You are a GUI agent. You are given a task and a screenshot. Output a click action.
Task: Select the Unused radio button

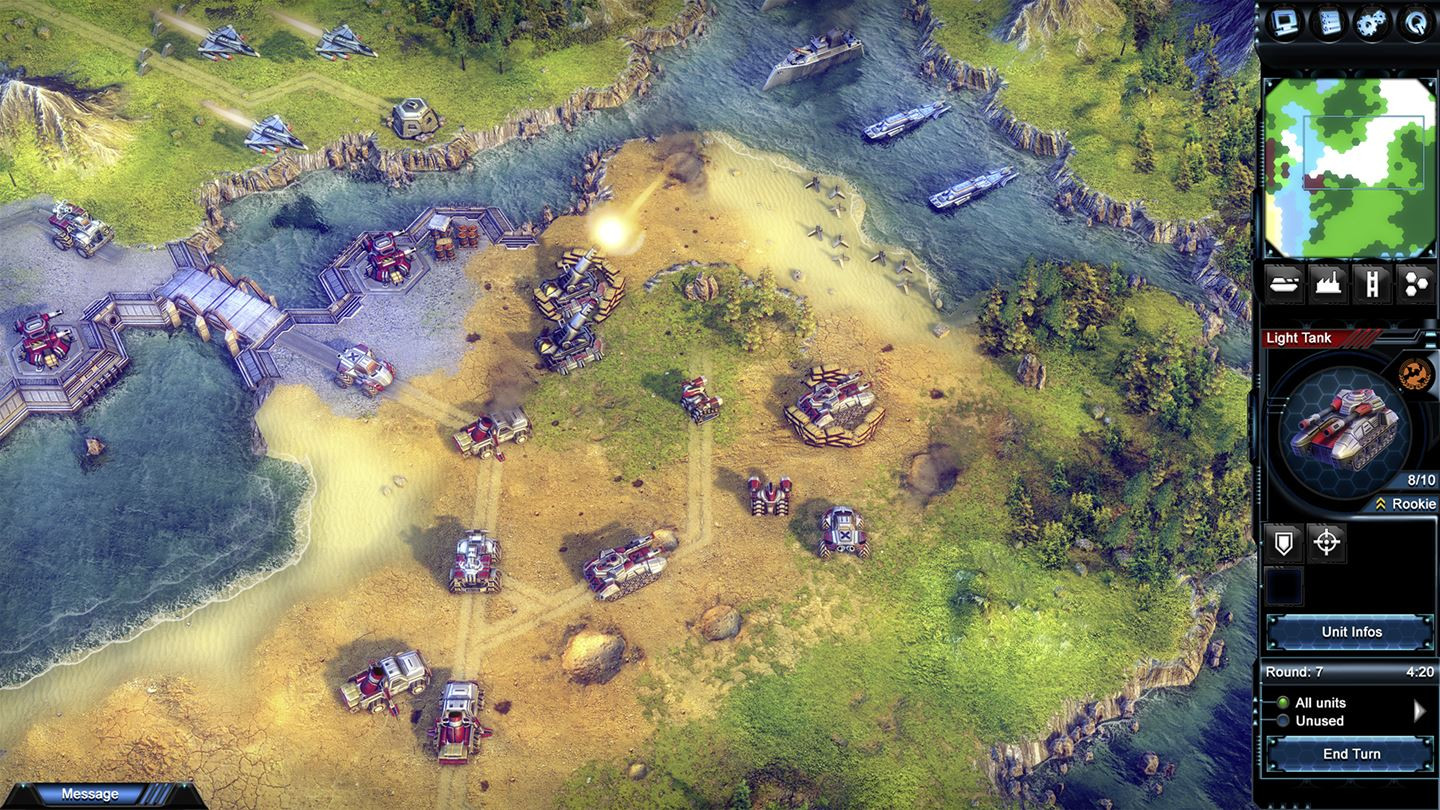(1283, 721)
